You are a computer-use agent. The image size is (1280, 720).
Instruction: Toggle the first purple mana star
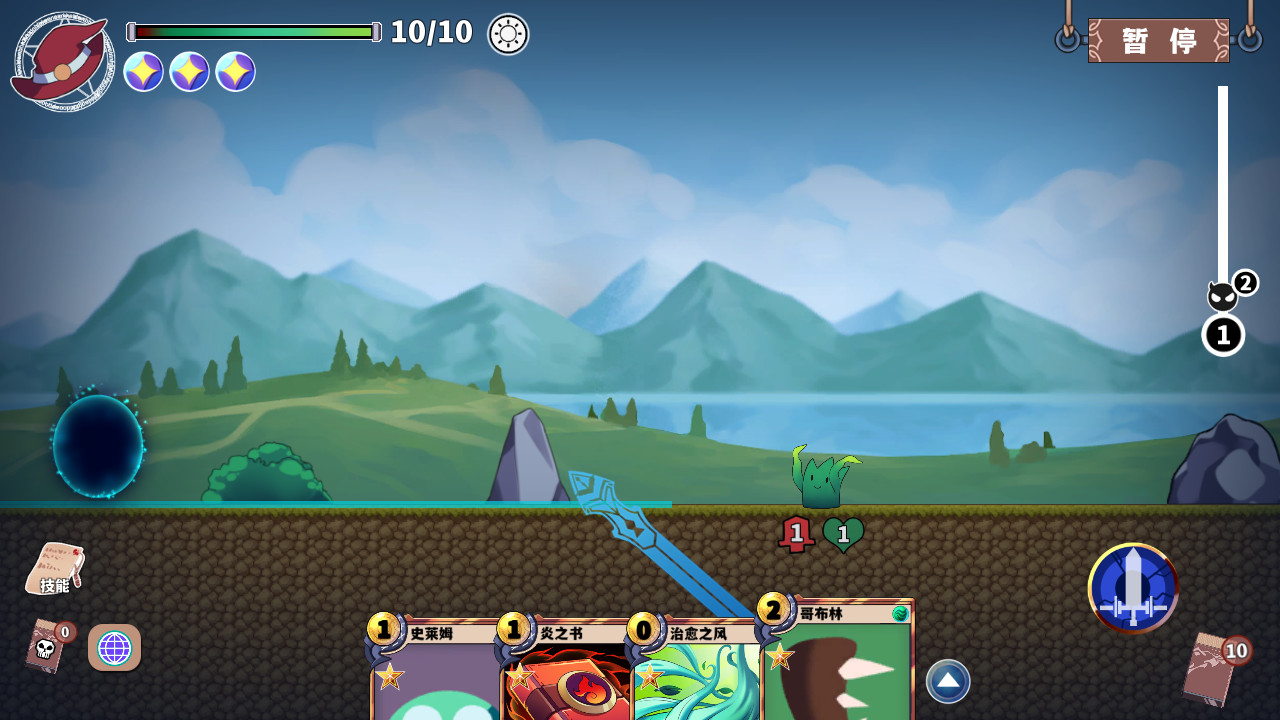[143, 71]
